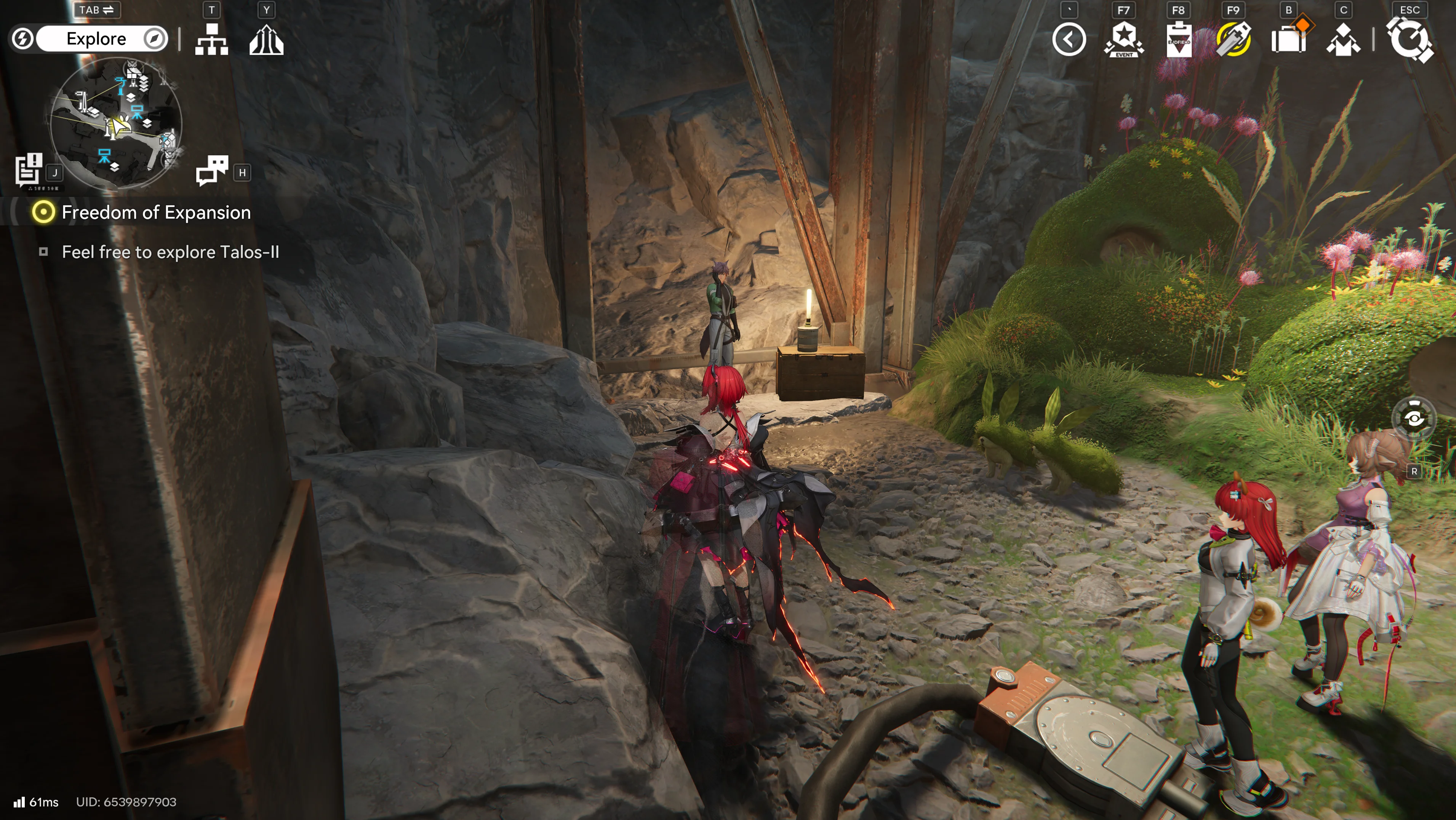Screen dimensions: 1456x820
Task: Click the eye camera view button
Action: point(1414,418)
